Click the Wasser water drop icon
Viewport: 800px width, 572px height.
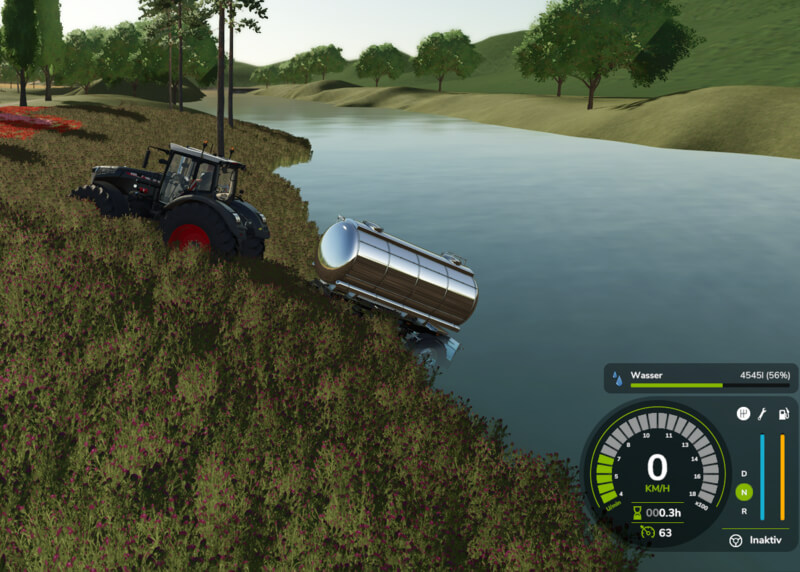coord(617,379)
